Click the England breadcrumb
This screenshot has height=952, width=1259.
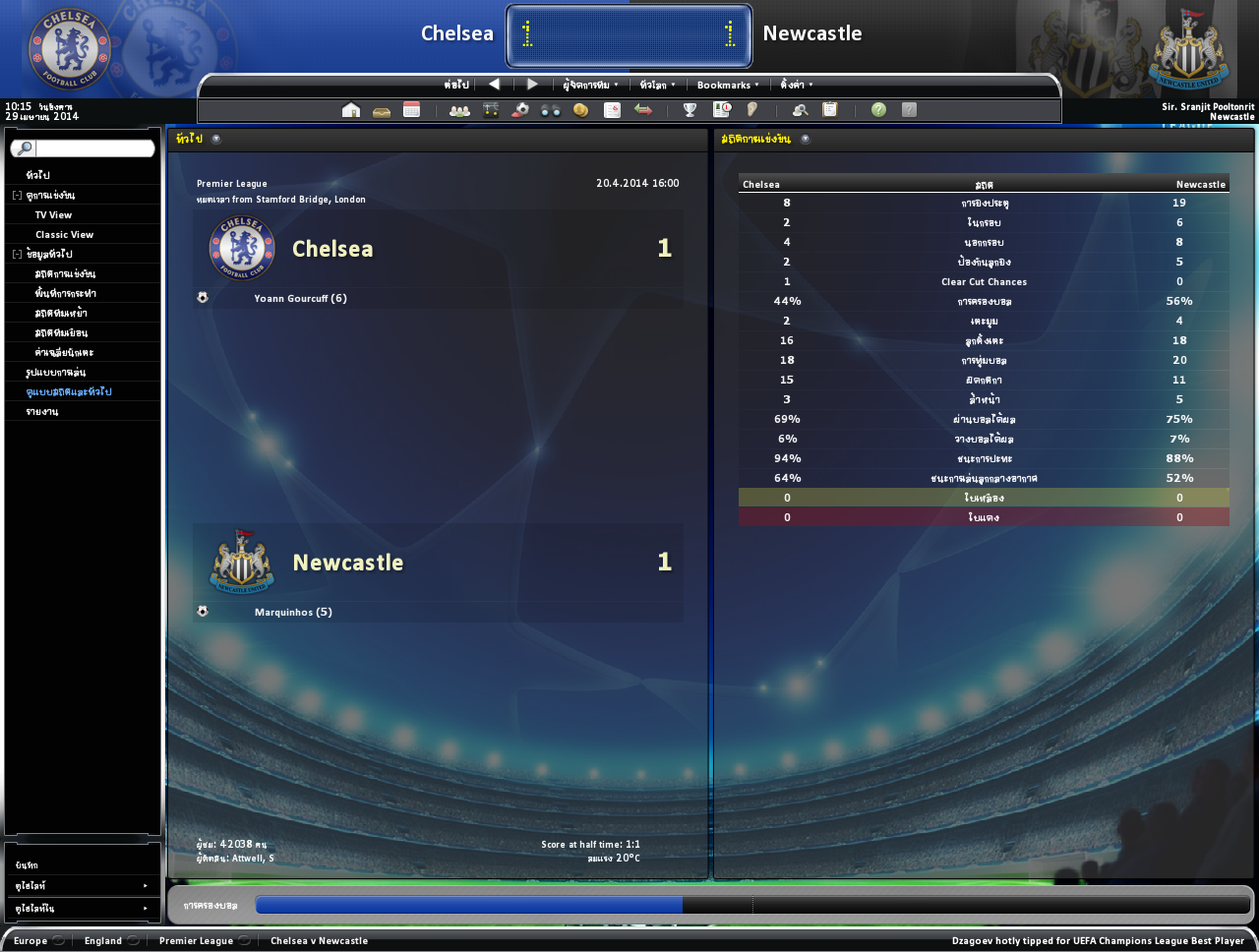103,941
